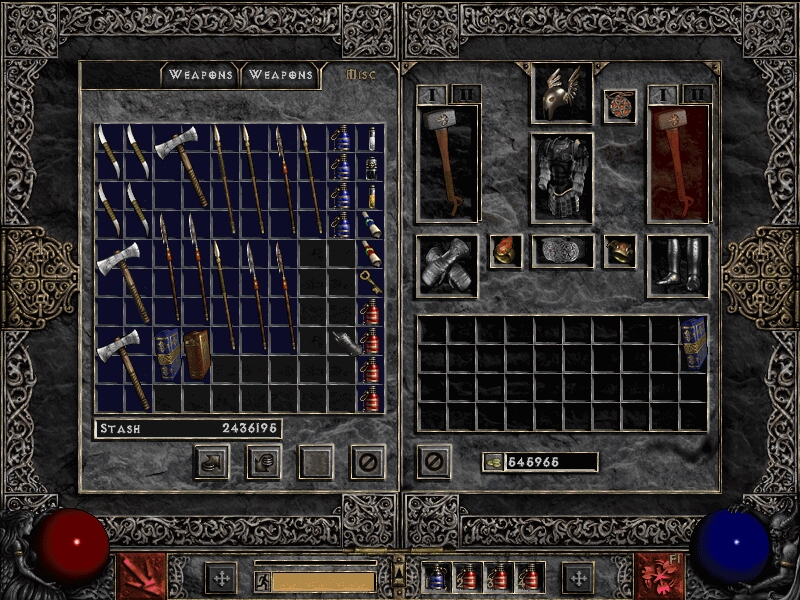Use the blue mana potion in belt
This screenshot has width=800, height=600.
click(436, 577)
